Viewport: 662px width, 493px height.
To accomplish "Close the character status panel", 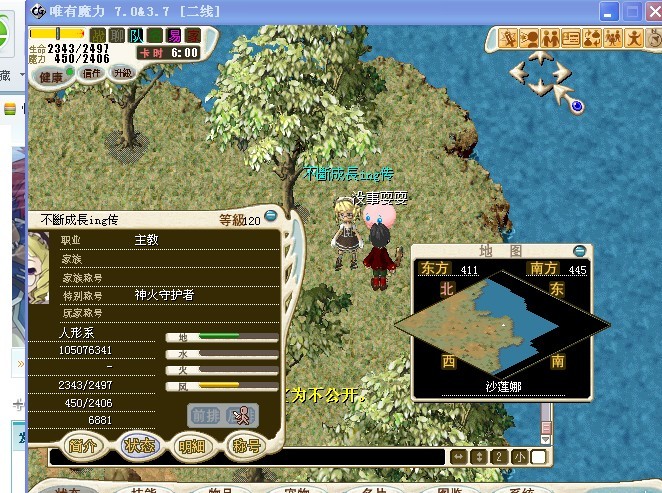I will 271,218.
